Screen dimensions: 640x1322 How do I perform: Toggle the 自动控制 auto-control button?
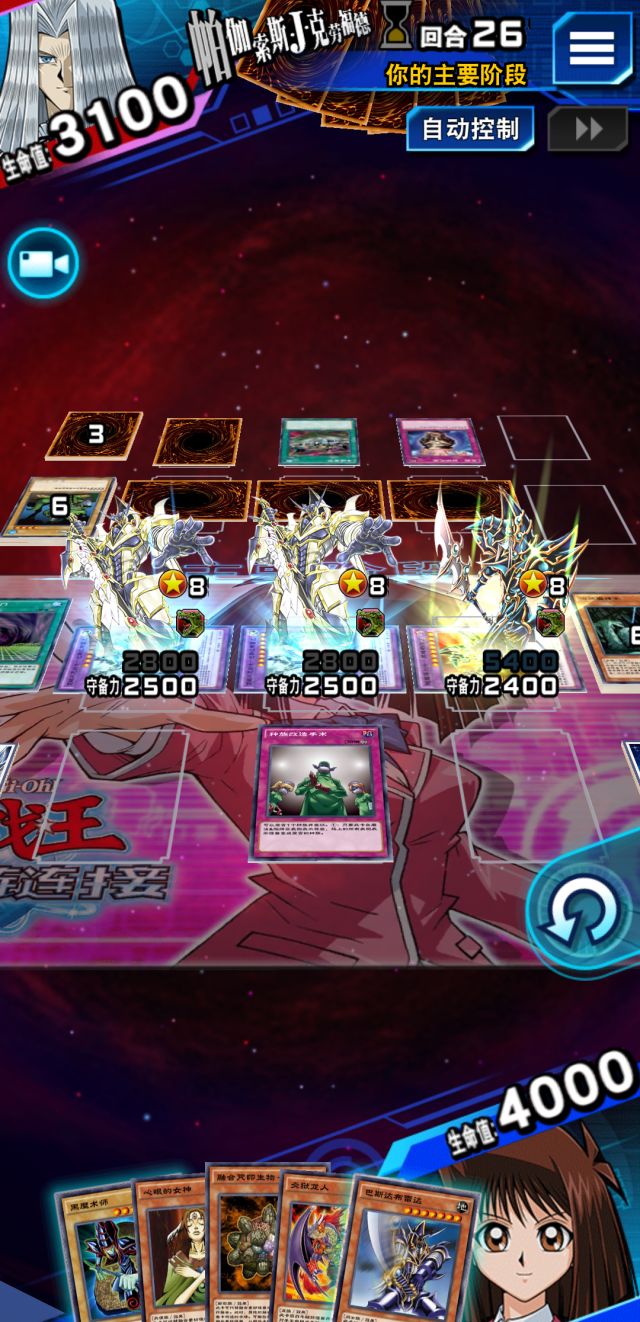click(x=470, y=129)
